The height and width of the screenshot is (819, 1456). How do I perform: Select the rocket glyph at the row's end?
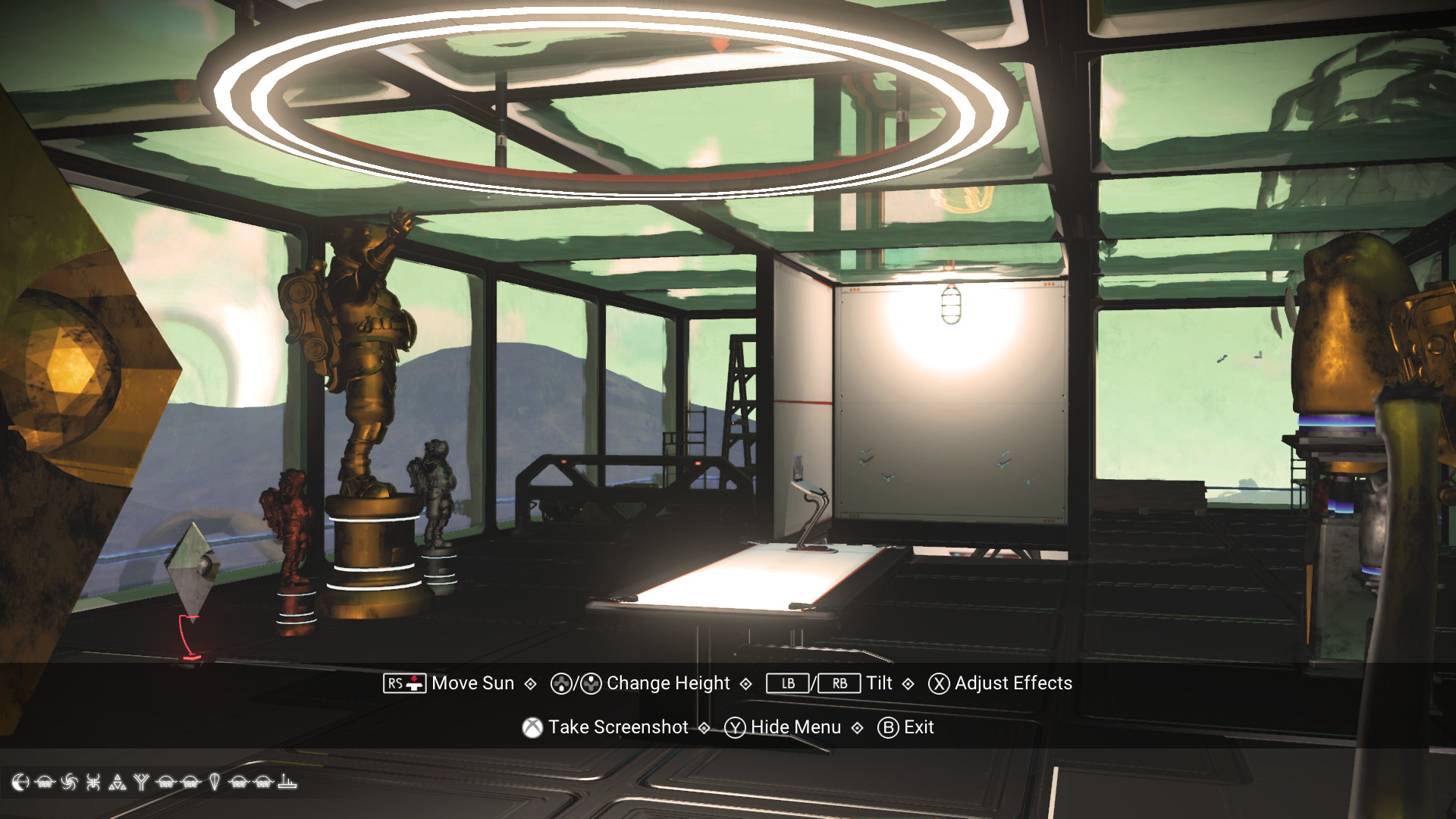pos(287,782)
